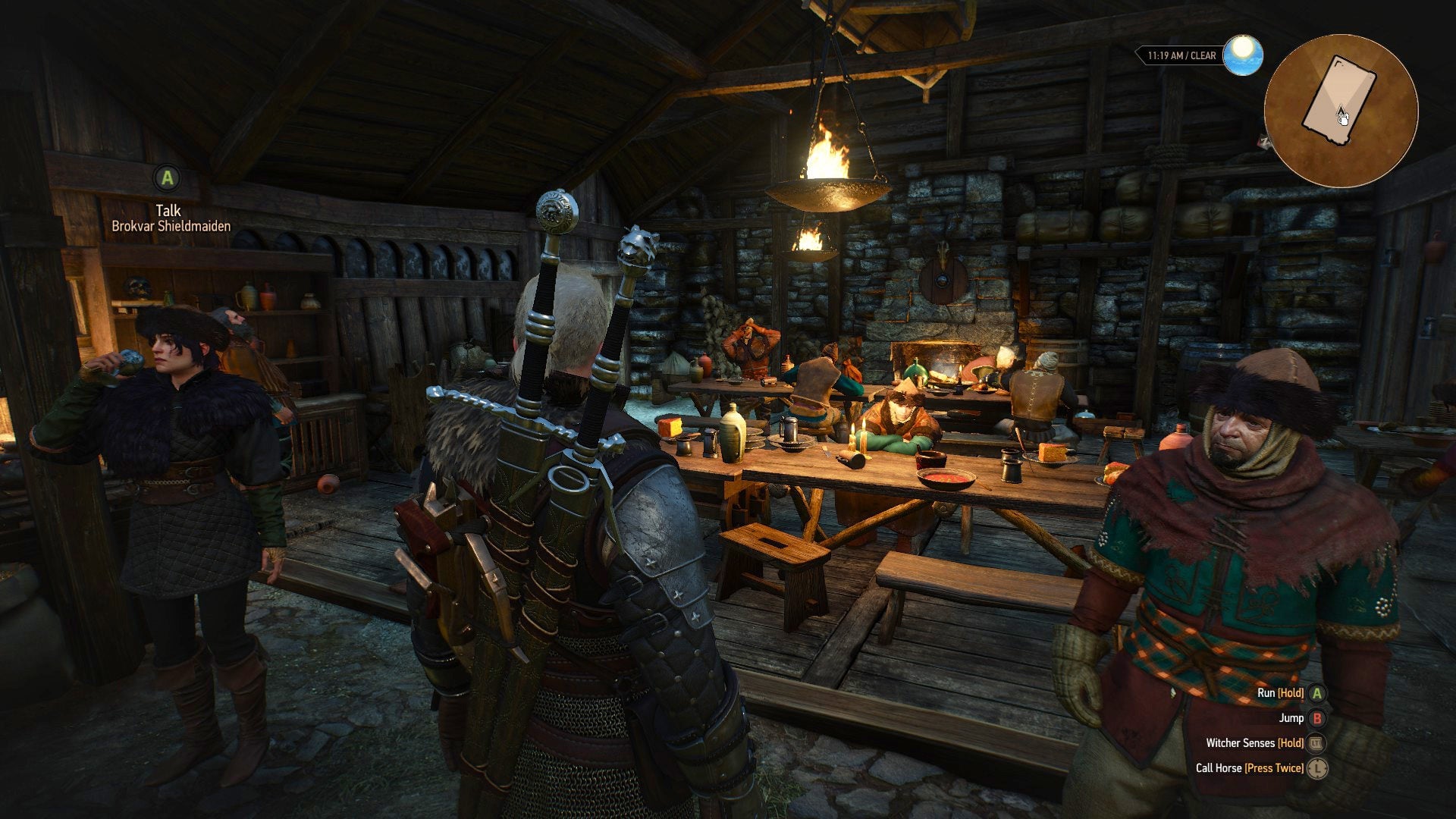Click the 11:19 AM / CLEAR time display

(x=1181, y=55)
